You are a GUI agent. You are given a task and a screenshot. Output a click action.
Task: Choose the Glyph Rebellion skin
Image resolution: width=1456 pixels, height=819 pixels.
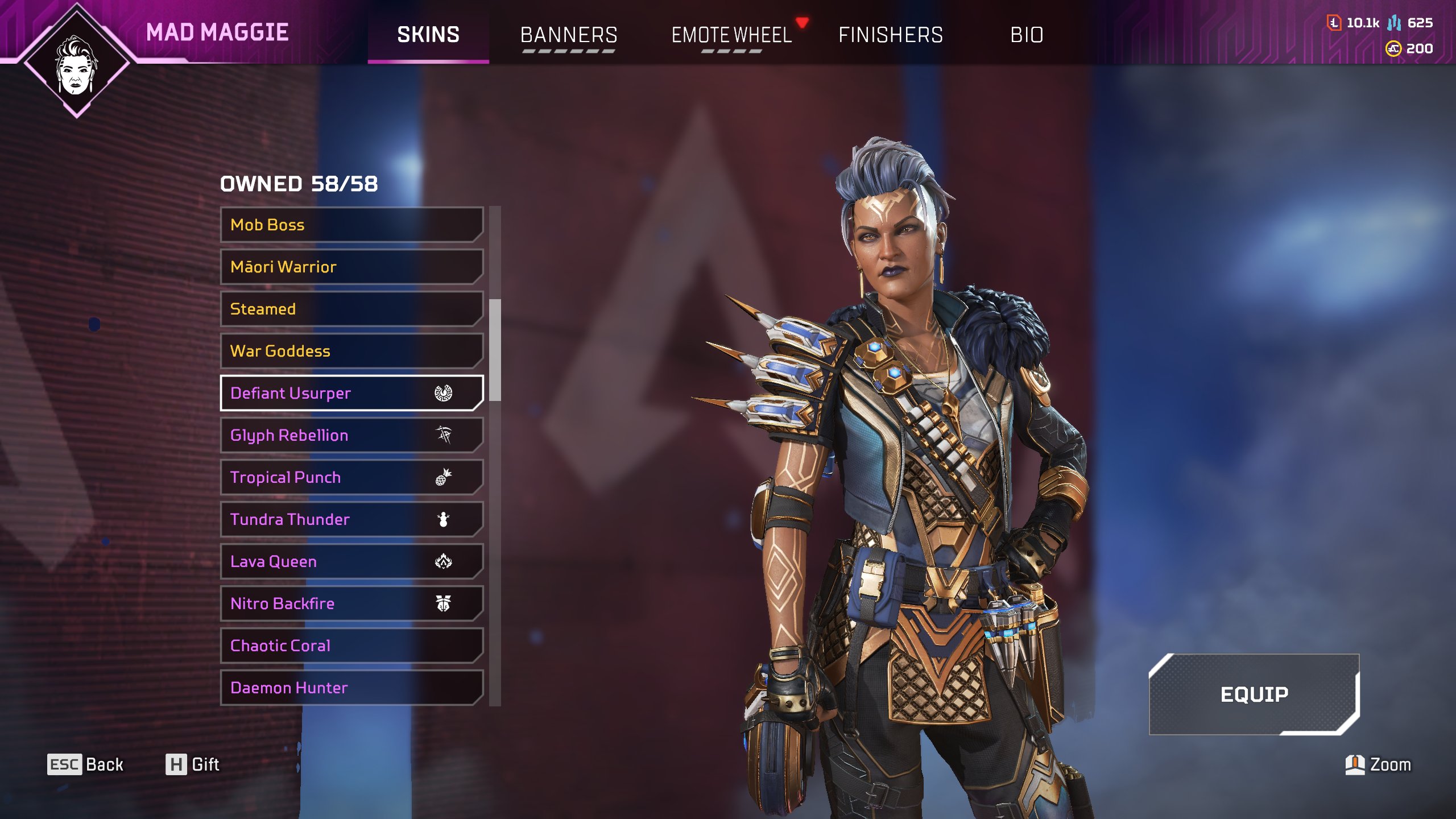[351, 435]
